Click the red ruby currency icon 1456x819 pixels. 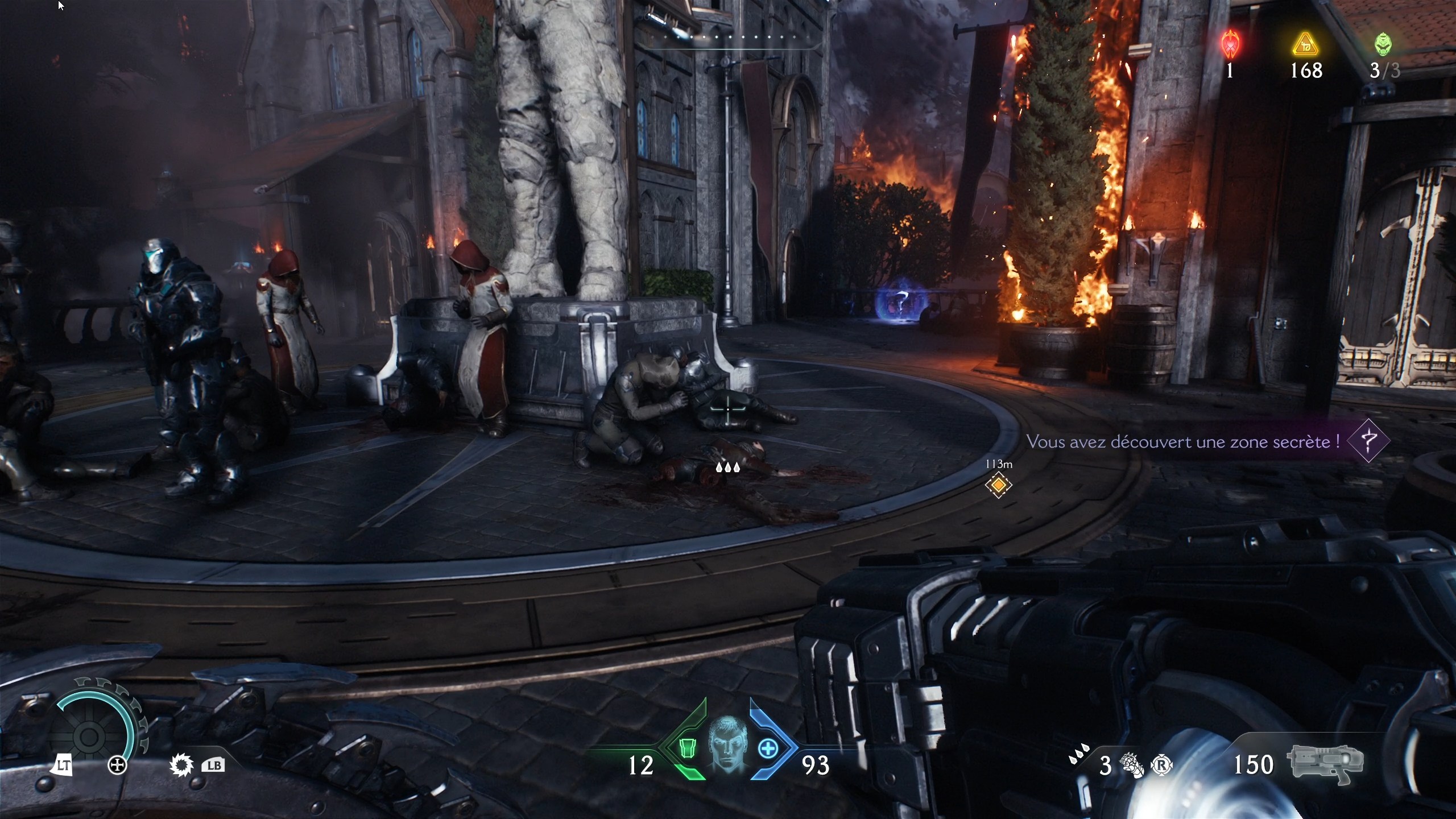(x=1230, y=44)
